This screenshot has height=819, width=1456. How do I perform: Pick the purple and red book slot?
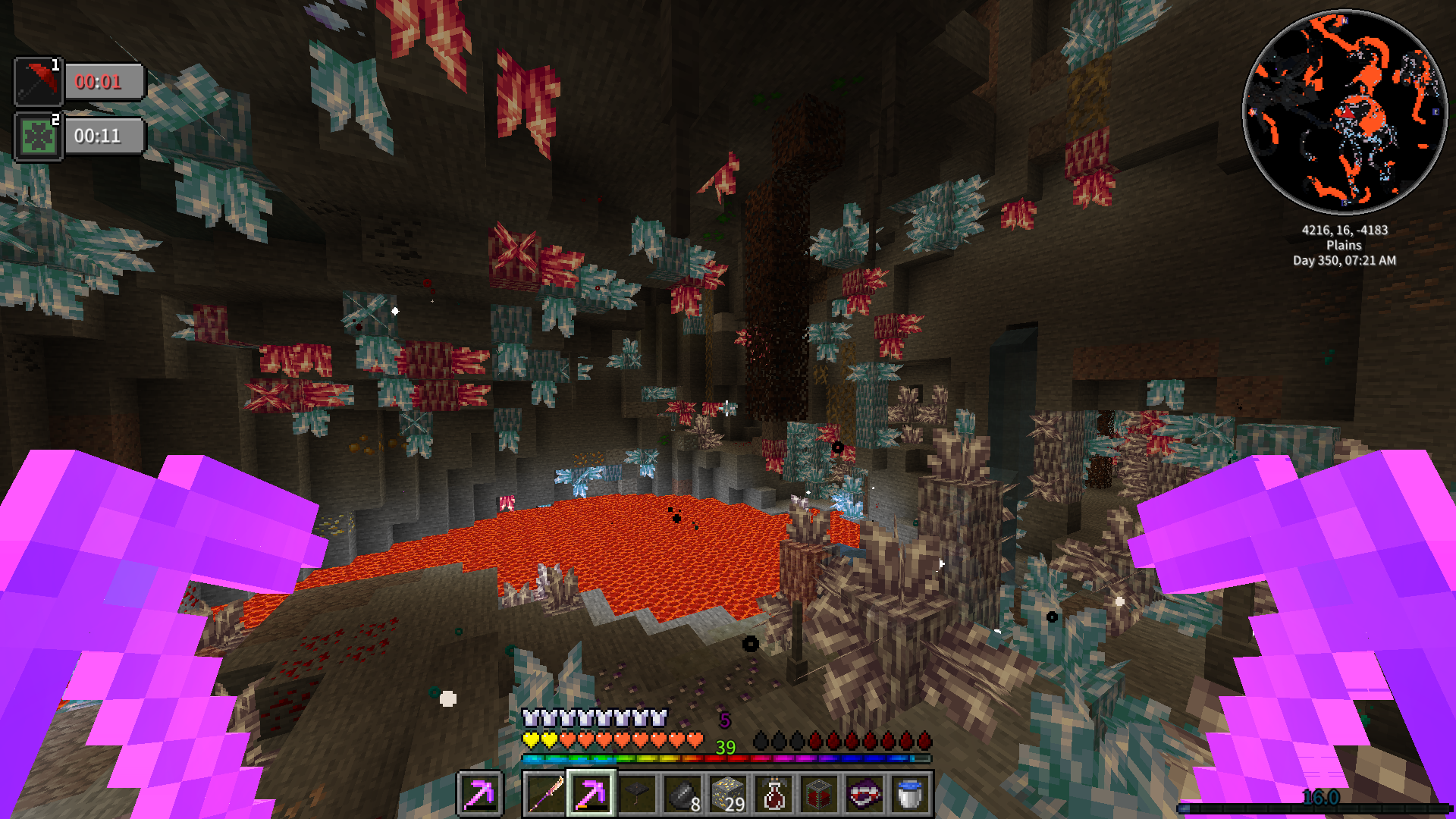coord(864,794)
